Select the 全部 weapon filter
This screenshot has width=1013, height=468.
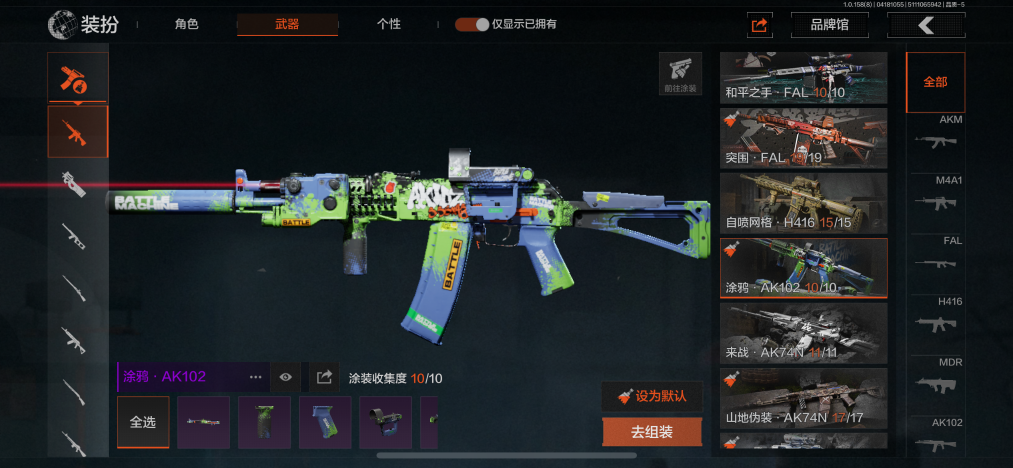coord(935,82)
